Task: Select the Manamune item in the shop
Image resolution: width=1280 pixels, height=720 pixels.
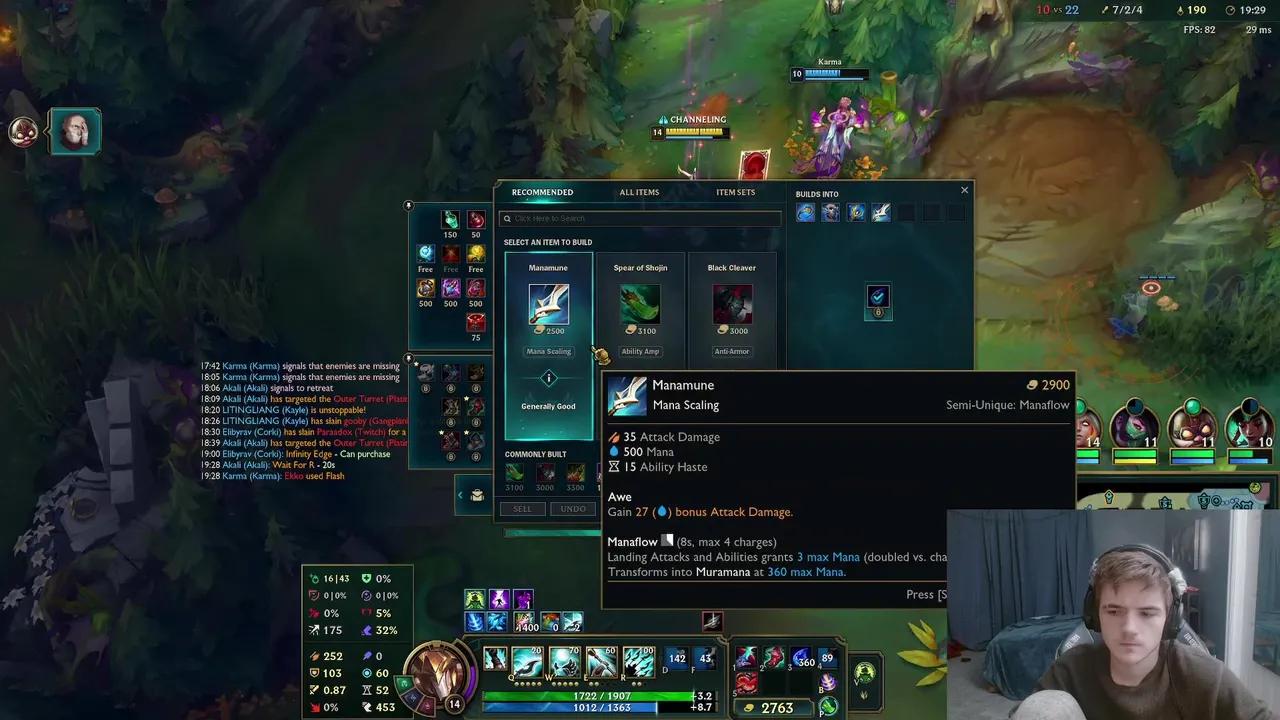Action: (x=548, y=305)
